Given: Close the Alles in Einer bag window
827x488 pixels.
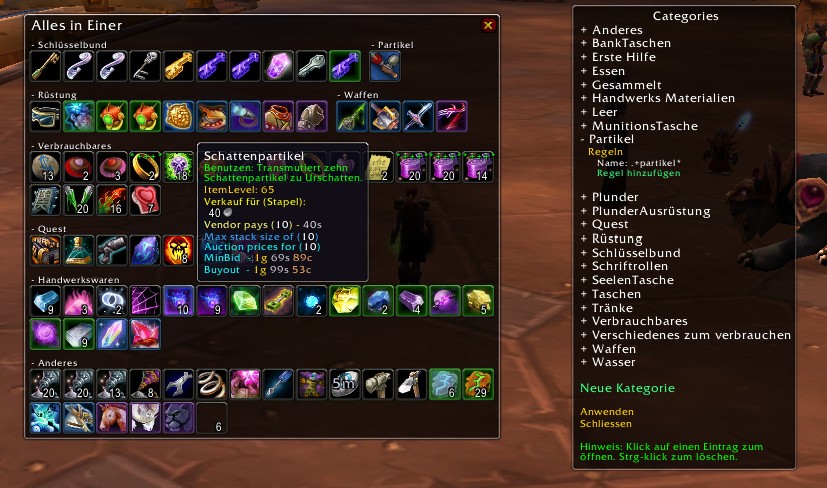Looking at the screenshot, I should pyautogui.click(x=488, y=25).
